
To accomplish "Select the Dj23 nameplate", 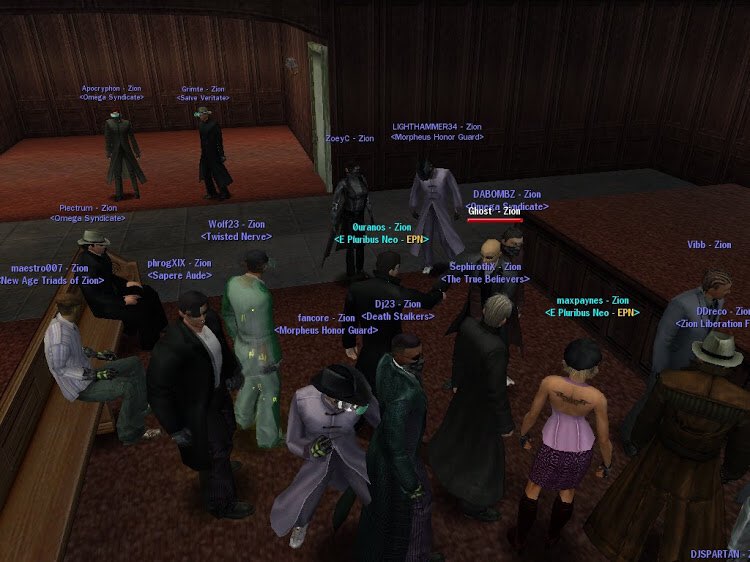I will pyautogui.click(x=398, y=304).
